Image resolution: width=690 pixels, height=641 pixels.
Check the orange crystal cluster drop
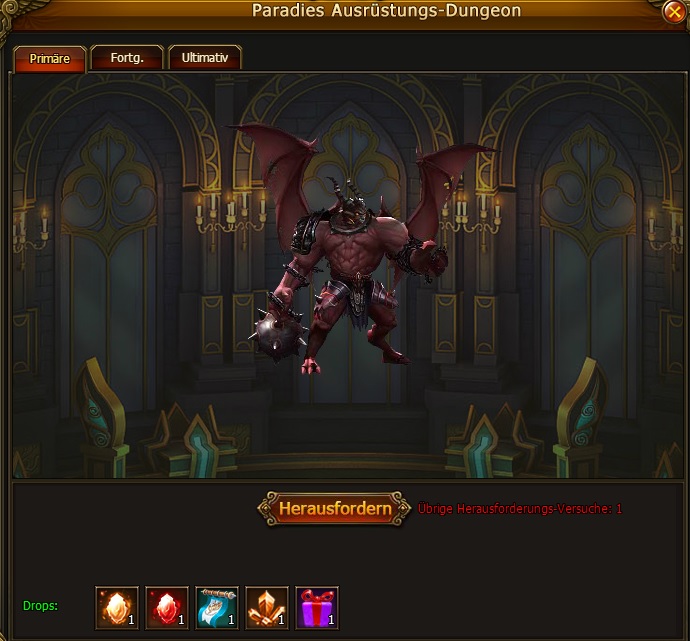[267, 607]
